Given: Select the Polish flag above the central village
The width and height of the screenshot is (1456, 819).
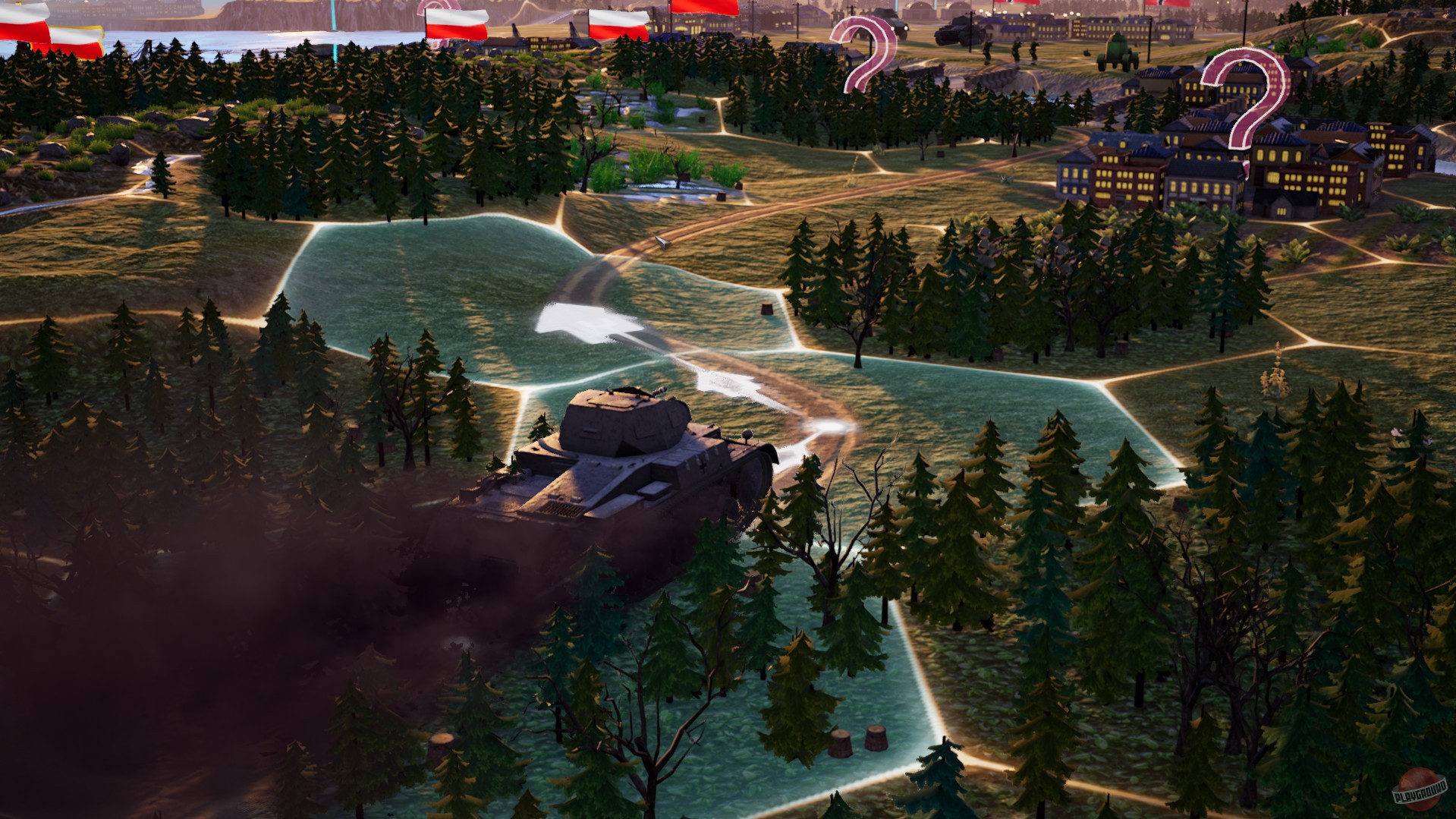Looking at the screenshot, I should pyautogui.click(x=618, y=23).
